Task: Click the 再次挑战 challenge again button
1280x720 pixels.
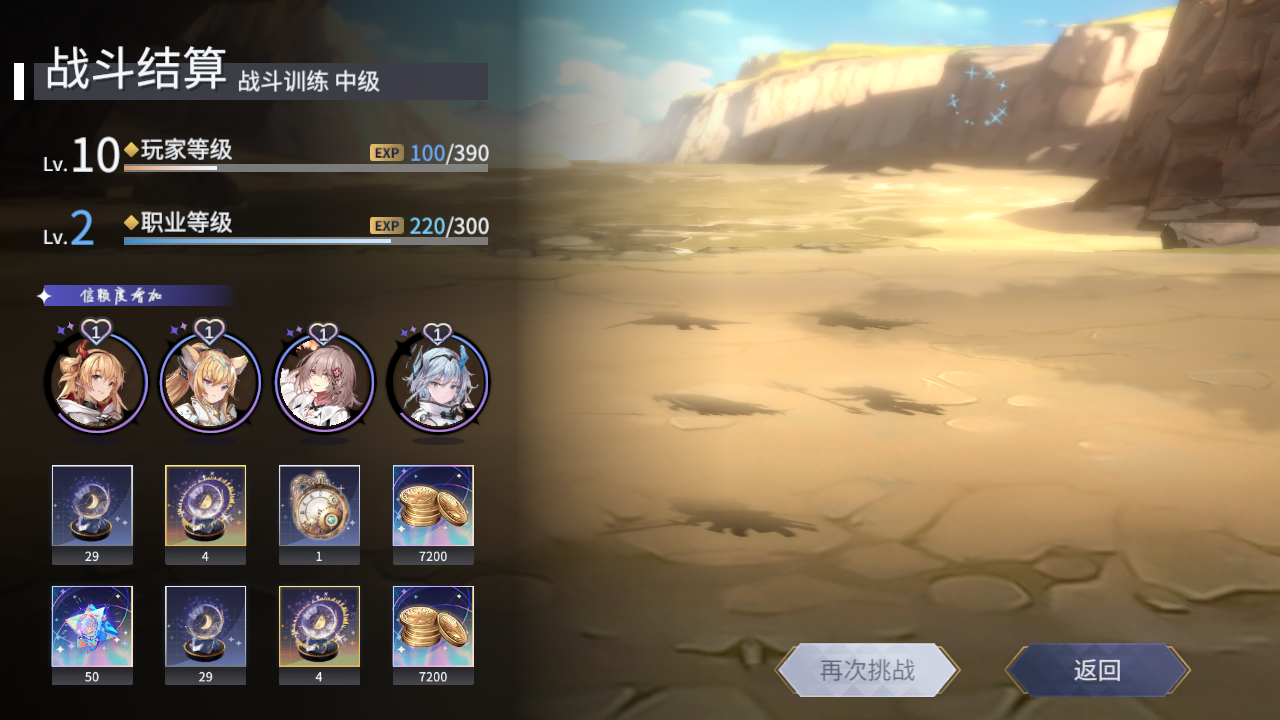Action: tap(868, 671)
